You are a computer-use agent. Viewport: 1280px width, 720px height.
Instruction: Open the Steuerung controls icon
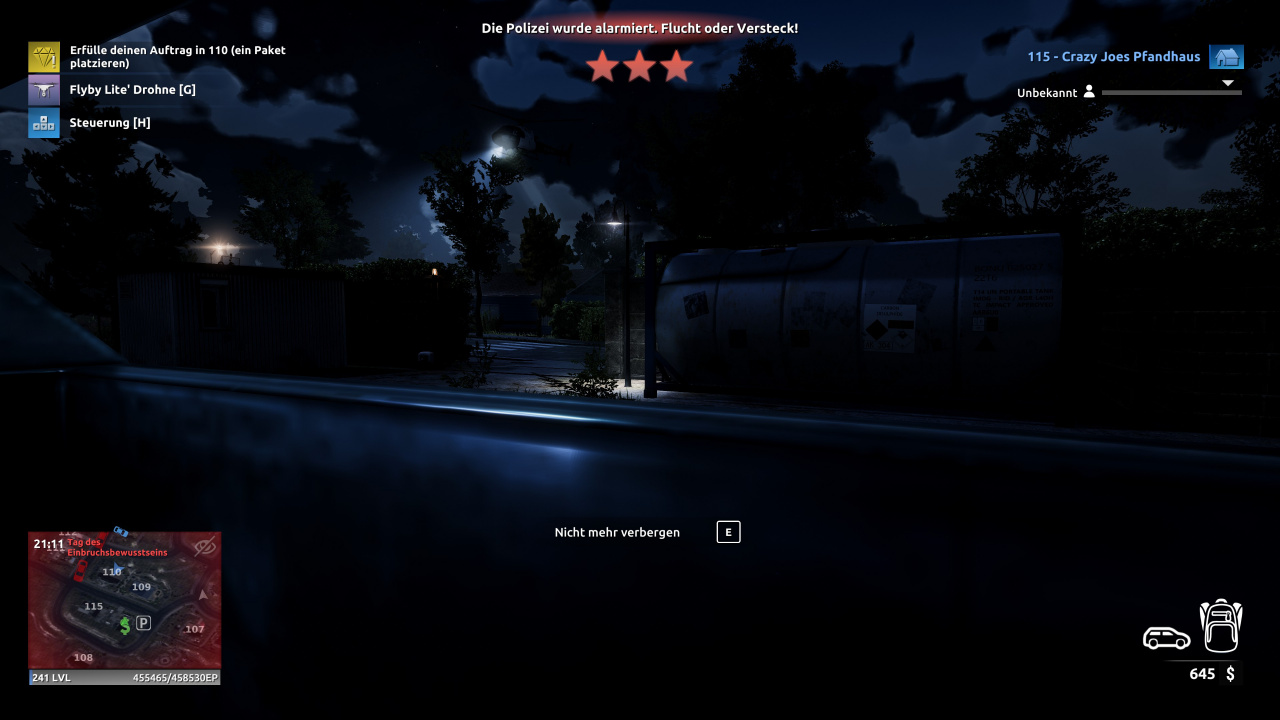pyautogui.click(x=44, y=123)
